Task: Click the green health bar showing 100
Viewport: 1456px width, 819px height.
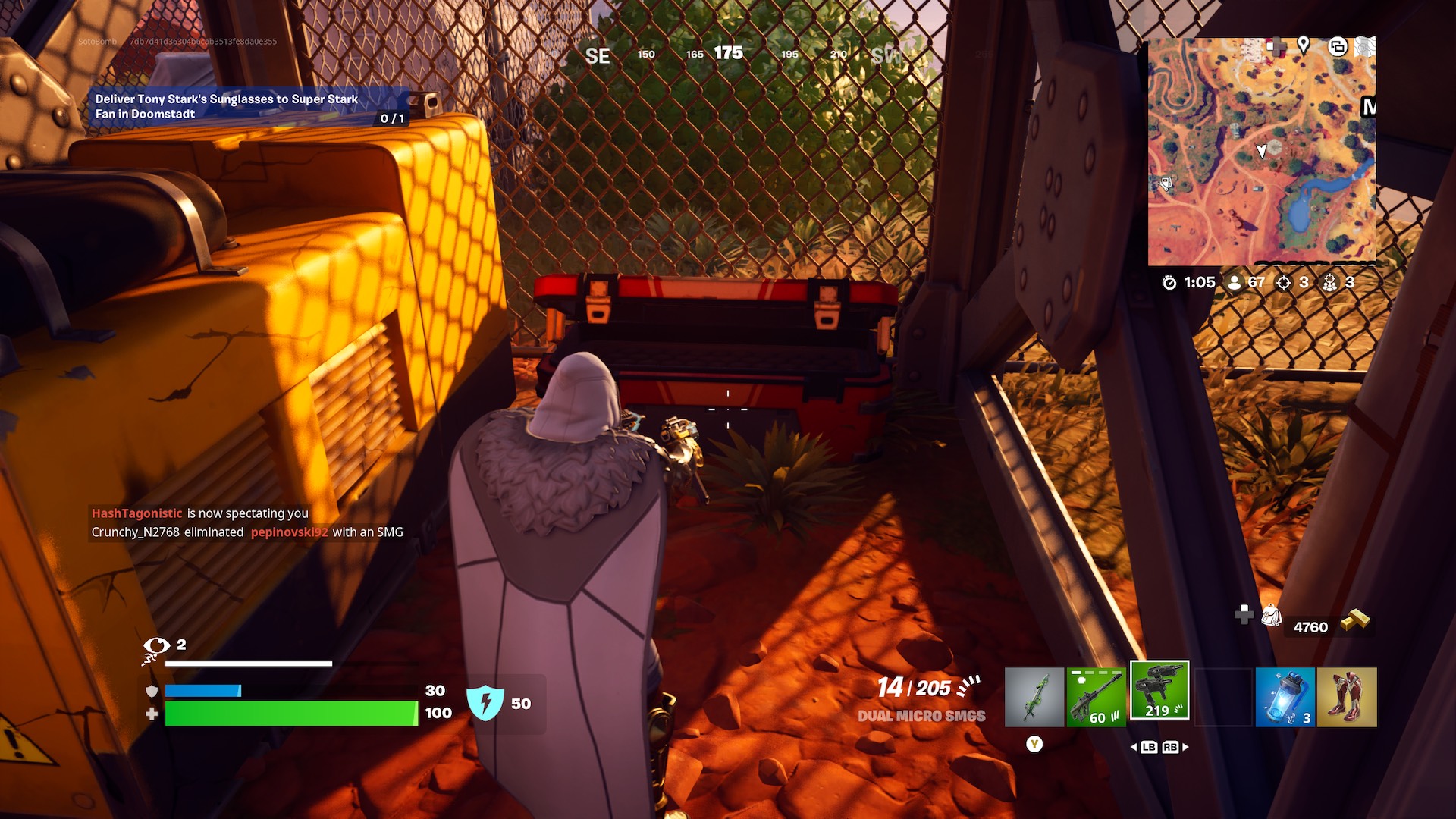Action: (x=292, y=713)
